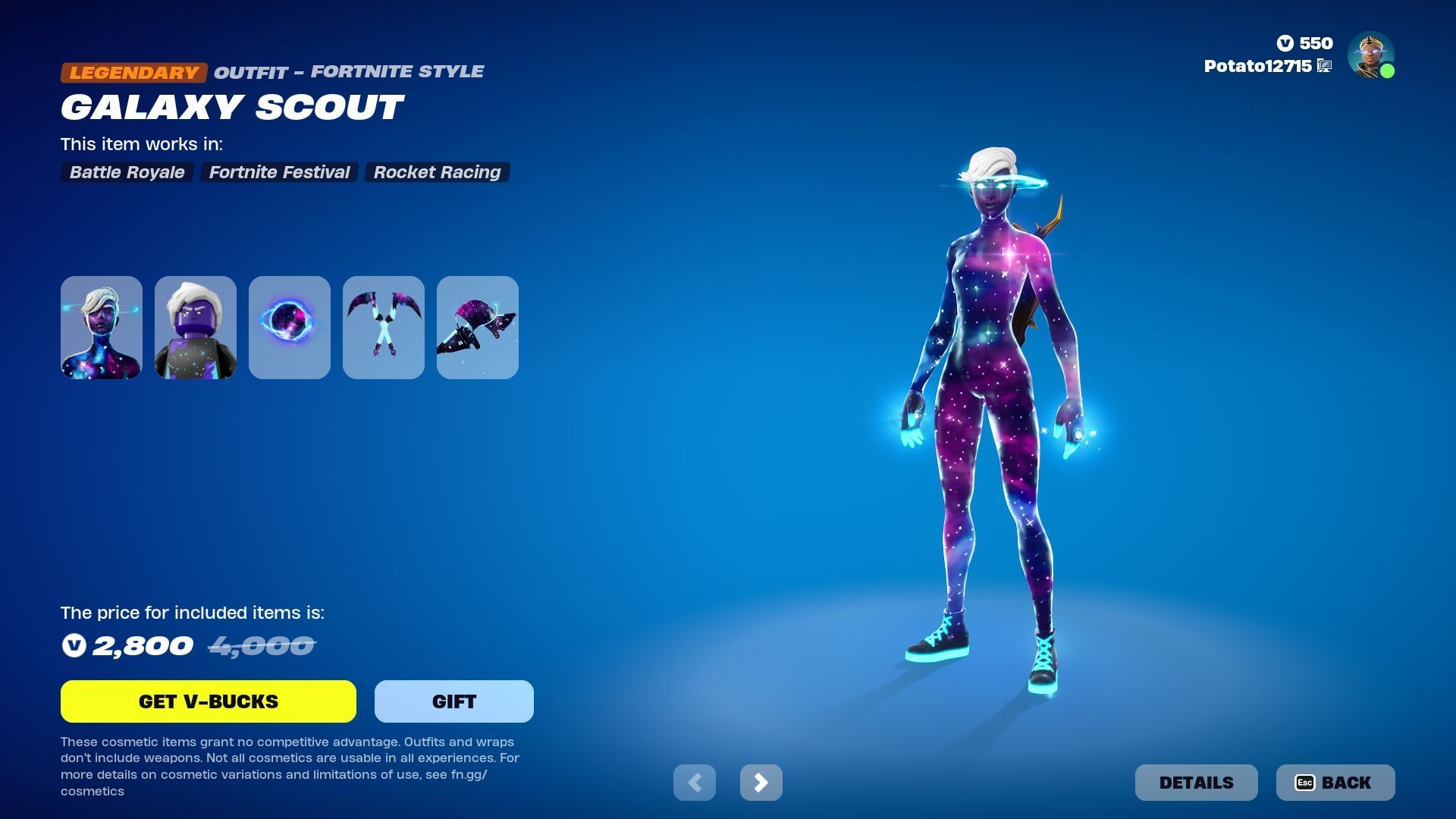This screenshot has width=1456, height=819.
Task: Select the Galaxy Scout outfit thumbnail
Action: coord(101,327)
